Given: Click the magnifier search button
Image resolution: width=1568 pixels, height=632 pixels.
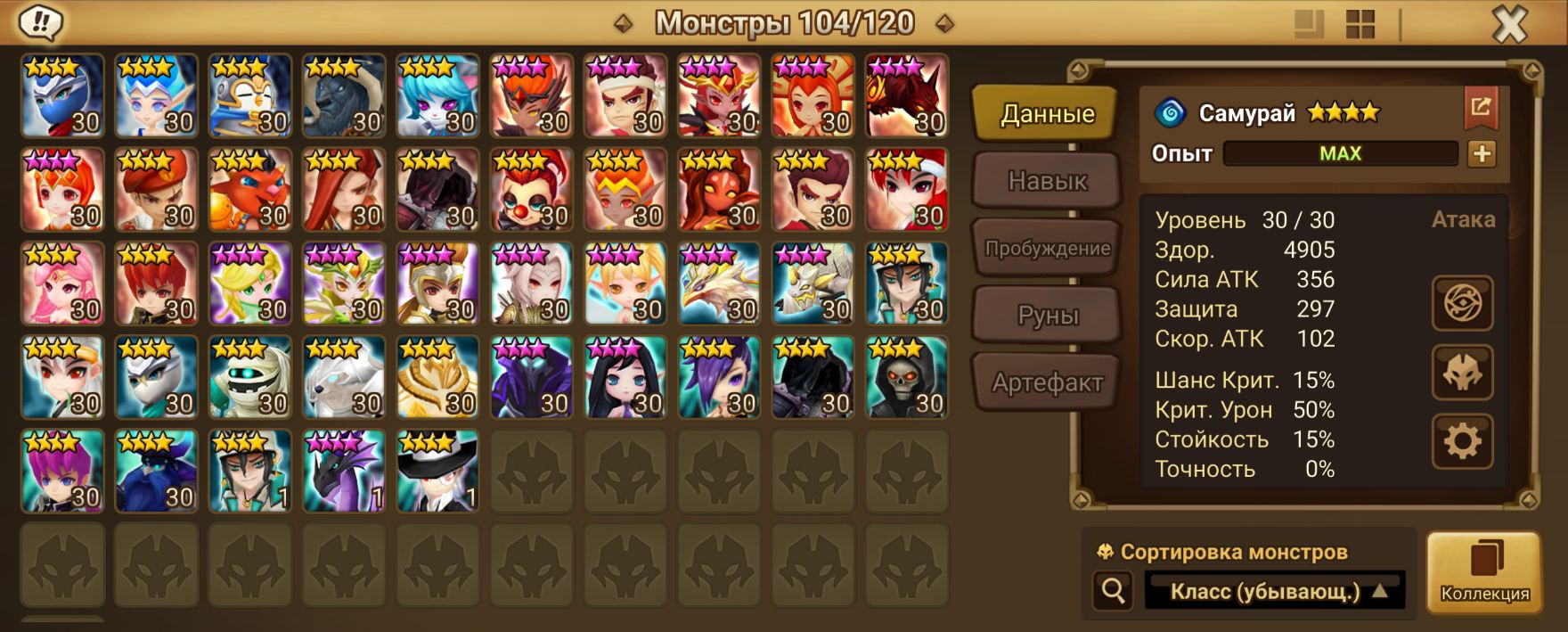Looking at the screenshot, I should click(x=1113, y=590).
